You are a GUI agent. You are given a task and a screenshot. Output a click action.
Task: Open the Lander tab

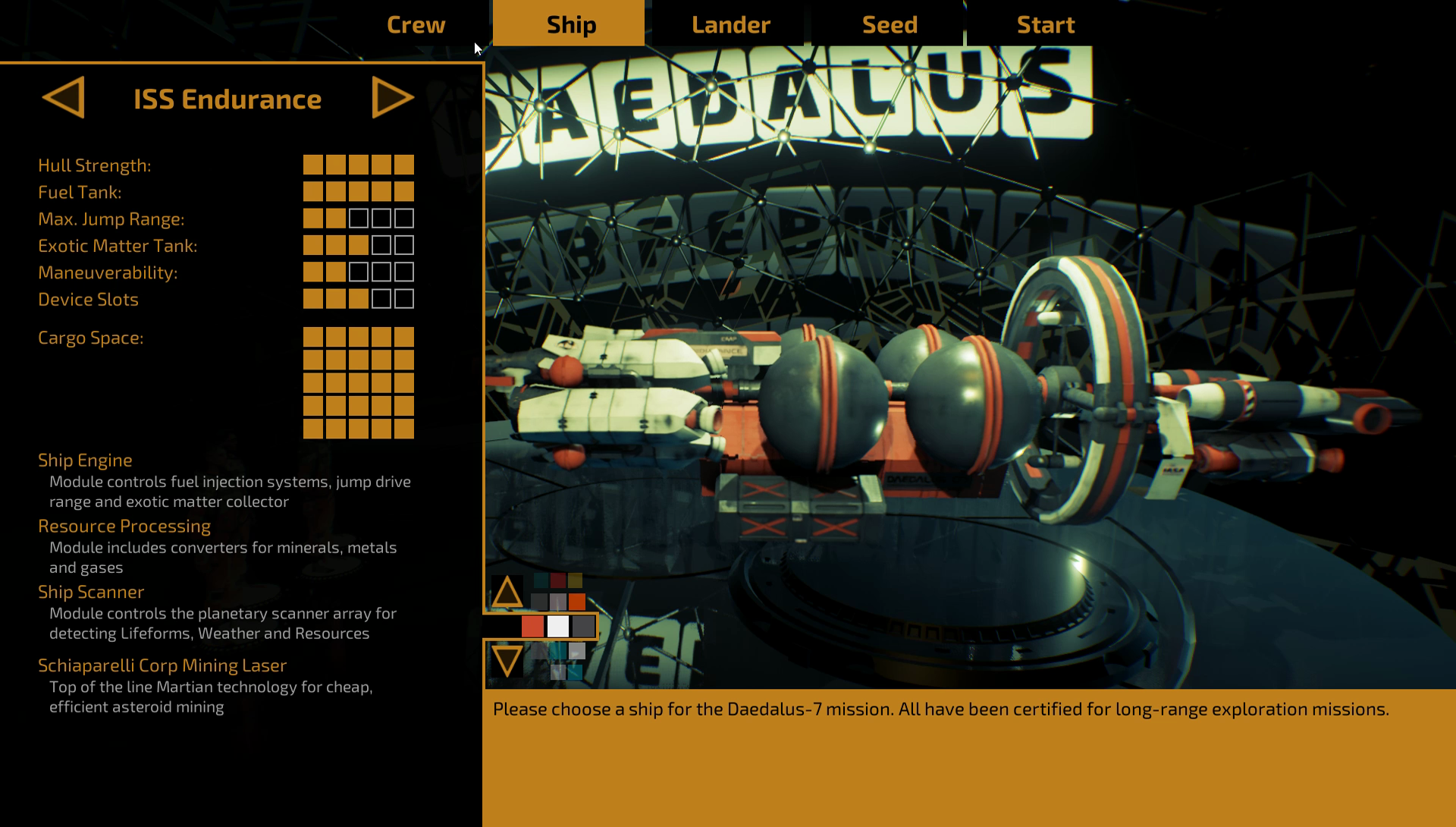730,24
